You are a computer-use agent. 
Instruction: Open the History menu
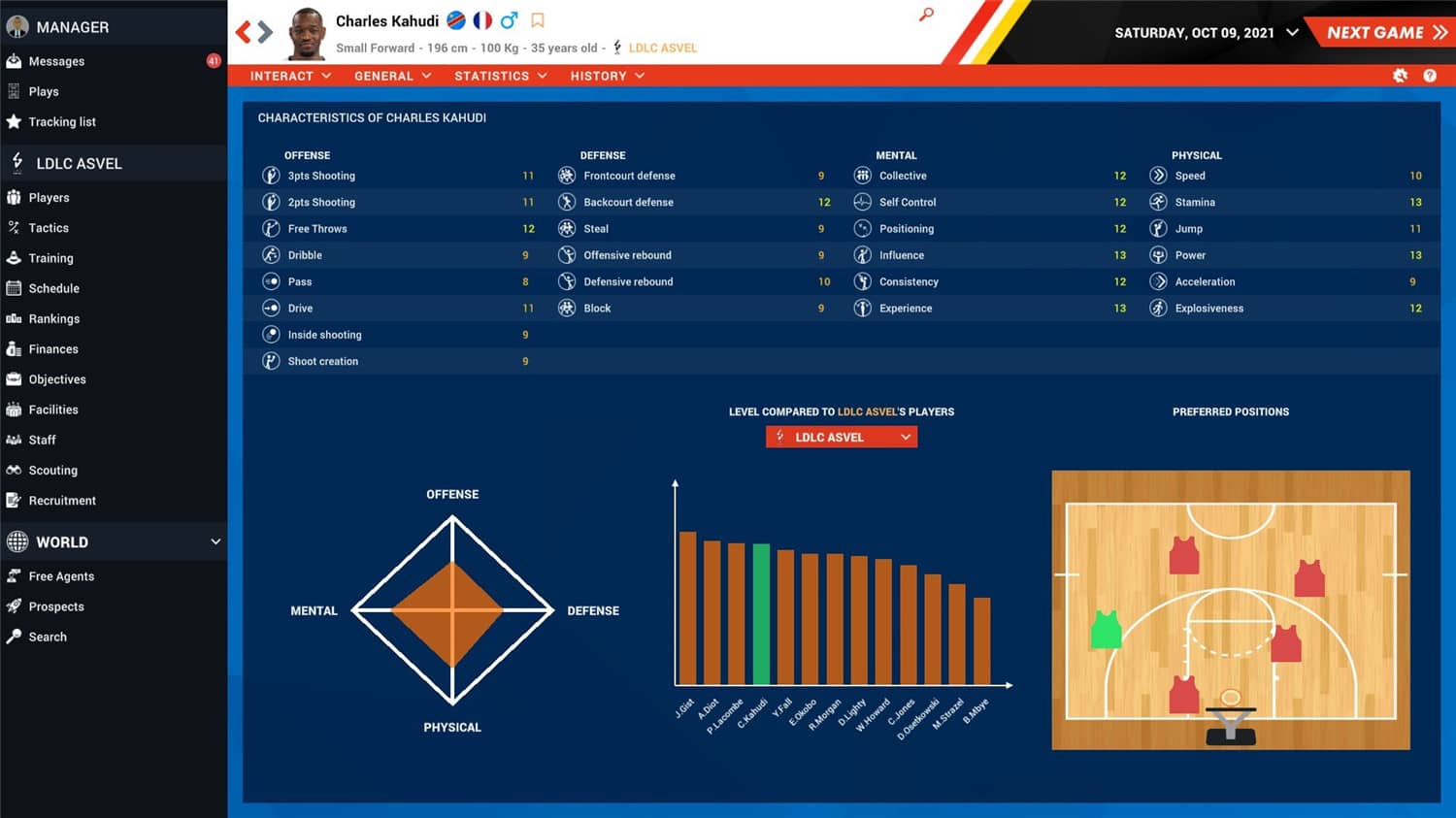pyautogui.click(x=599, y=76)
